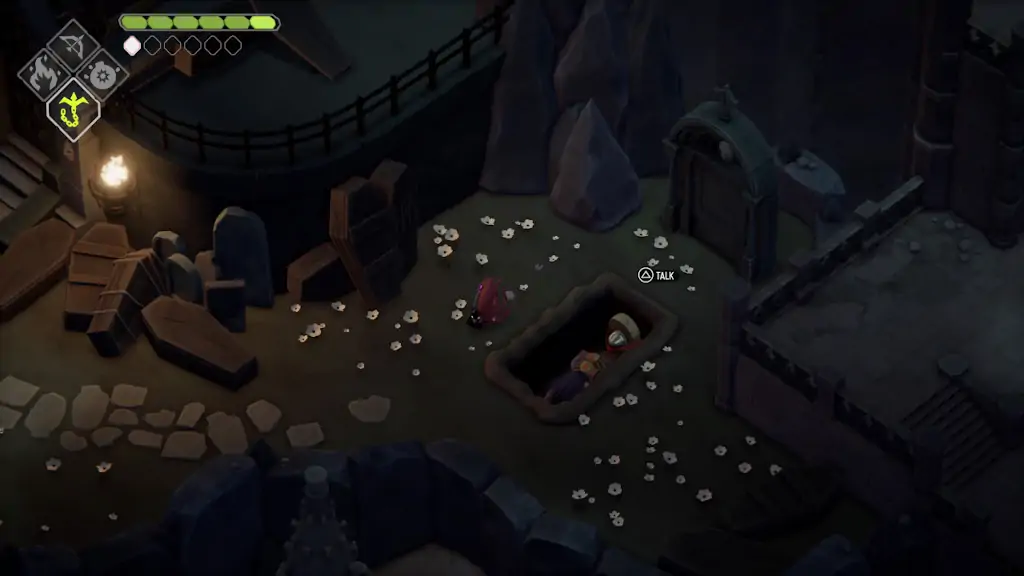Activate the highlighted hookshot chain ability
1024x576 pixels.
(73, 106)
